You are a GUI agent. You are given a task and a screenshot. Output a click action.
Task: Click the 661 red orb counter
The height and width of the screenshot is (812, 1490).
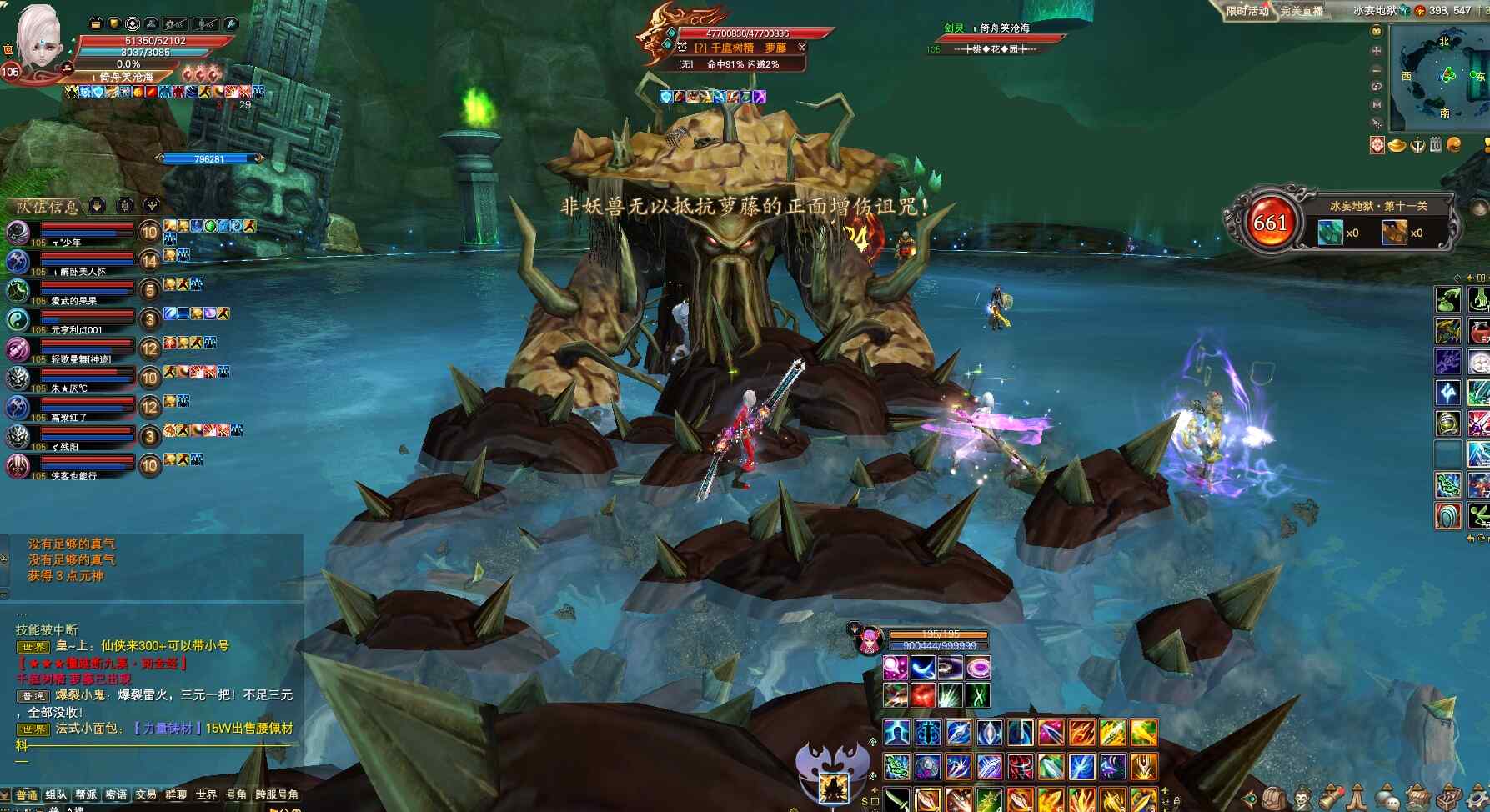1270,223
